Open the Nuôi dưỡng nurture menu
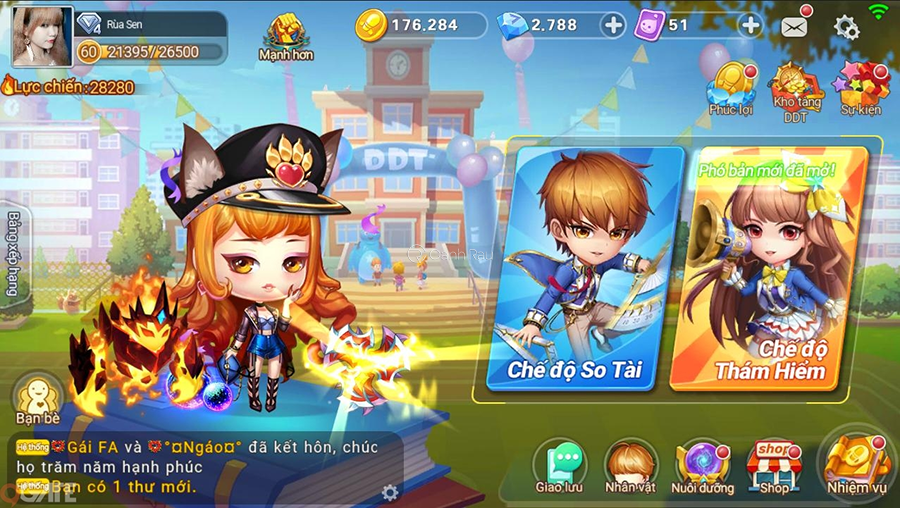This screenshot has width=900, height=508. tap(702, 467)
